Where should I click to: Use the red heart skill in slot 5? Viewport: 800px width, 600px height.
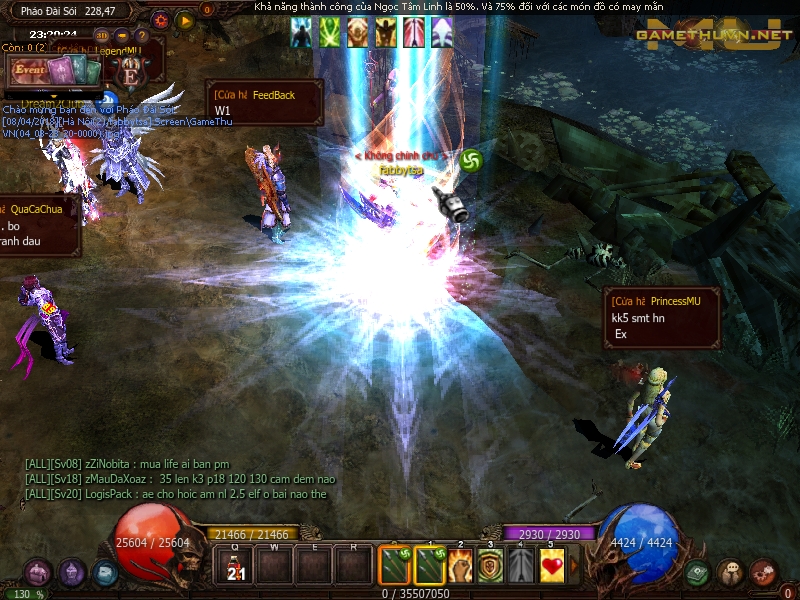551,566
